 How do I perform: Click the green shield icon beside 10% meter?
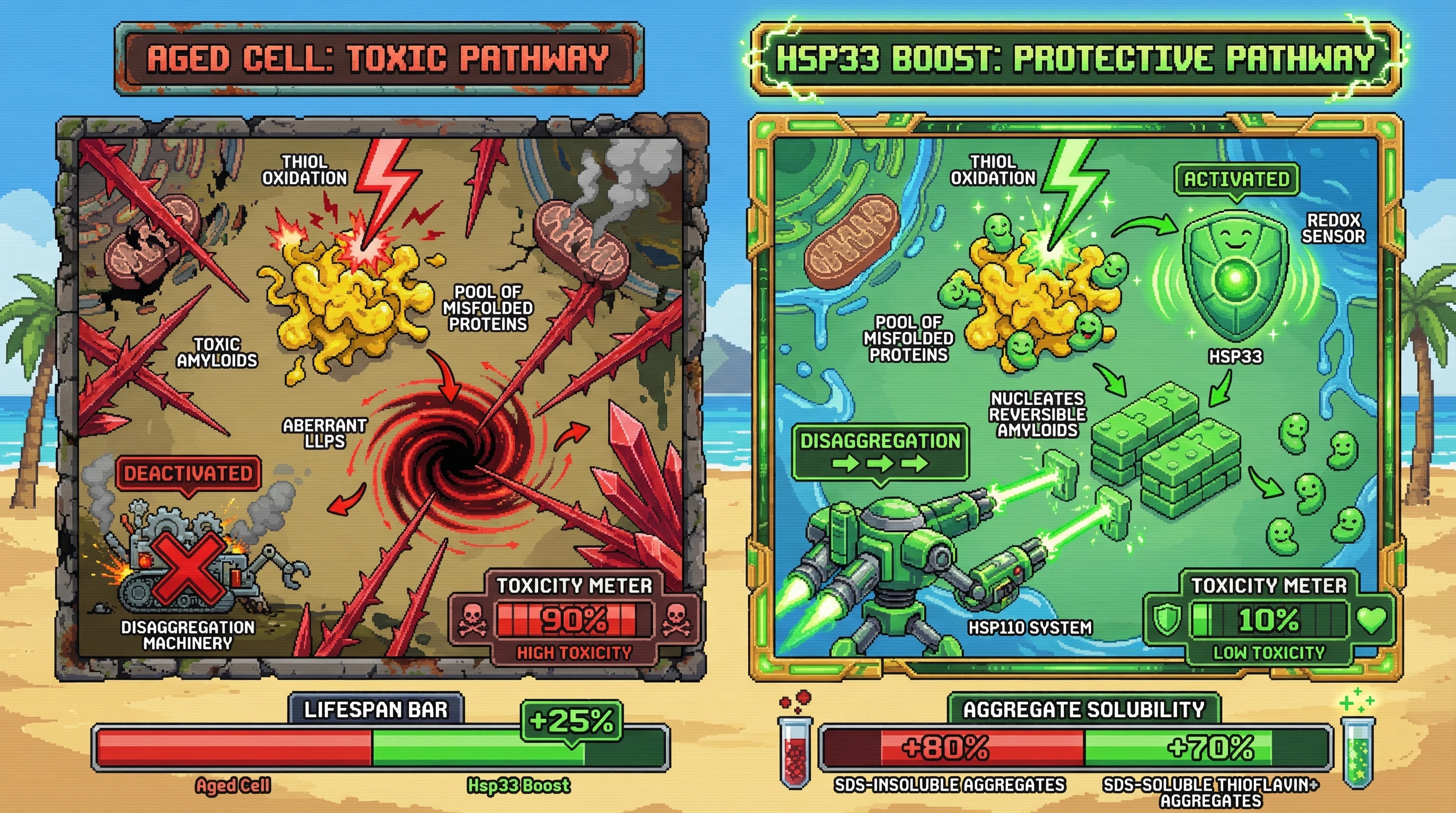[x=1166, y=620]
